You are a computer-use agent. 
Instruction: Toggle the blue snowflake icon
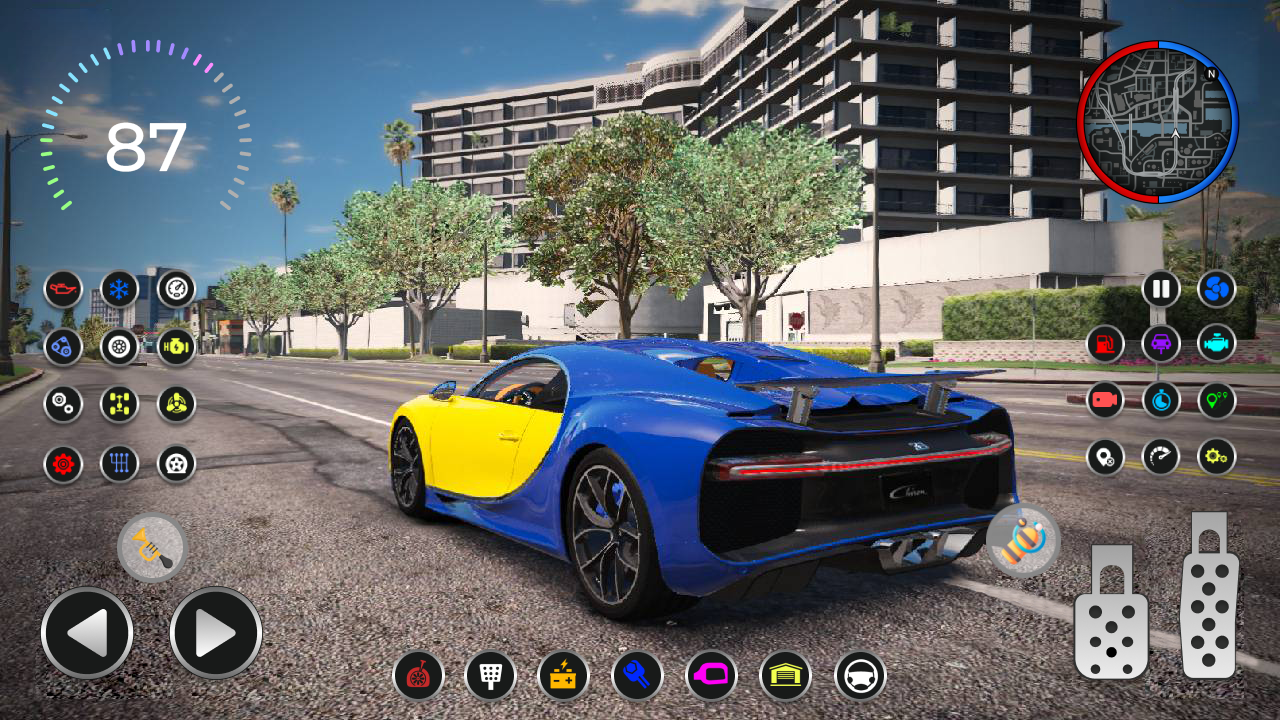click(120, 290)
